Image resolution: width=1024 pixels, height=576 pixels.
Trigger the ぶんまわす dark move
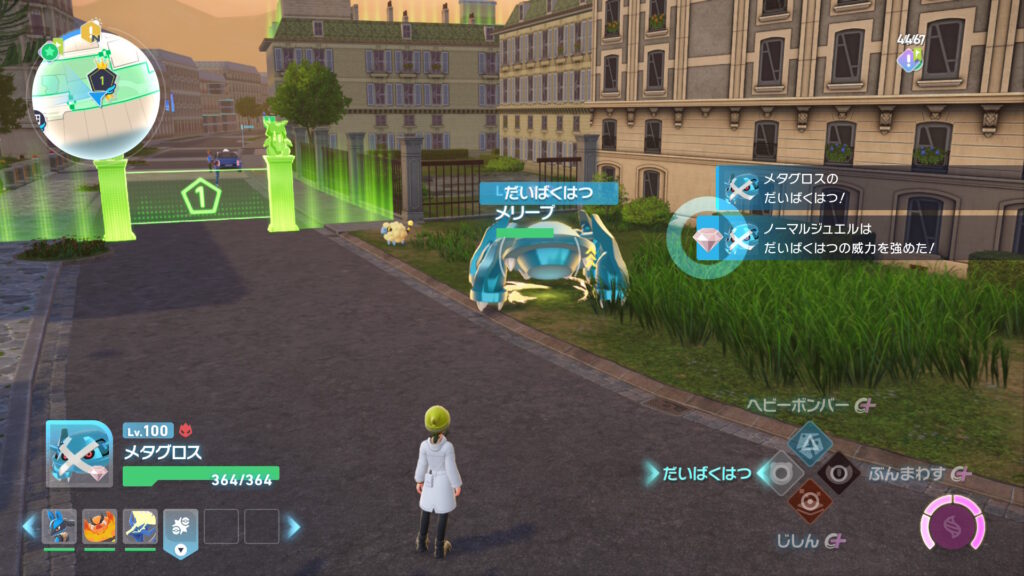[x=839, y=473]
